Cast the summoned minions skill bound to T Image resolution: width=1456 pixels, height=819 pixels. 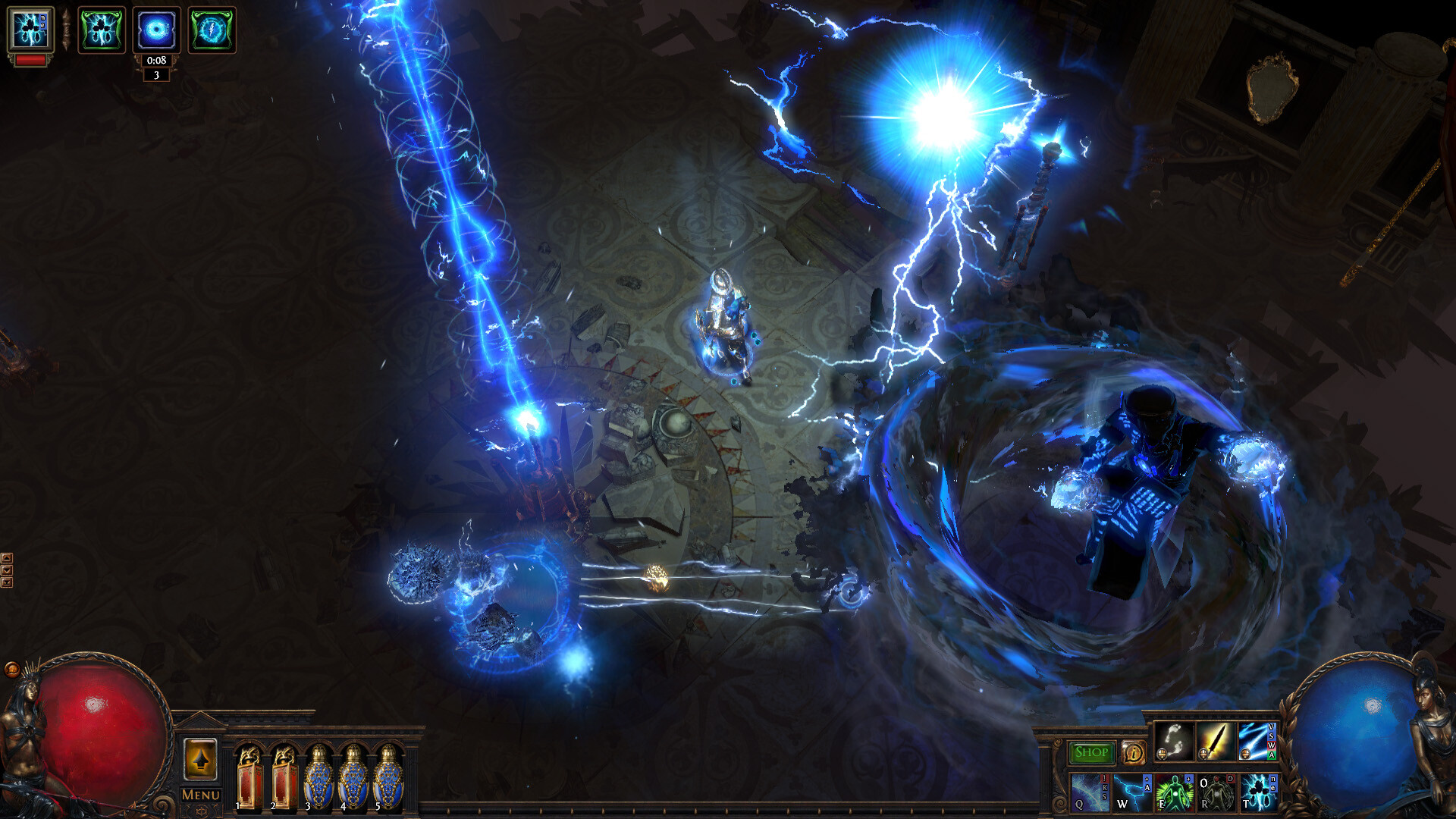1259,795
